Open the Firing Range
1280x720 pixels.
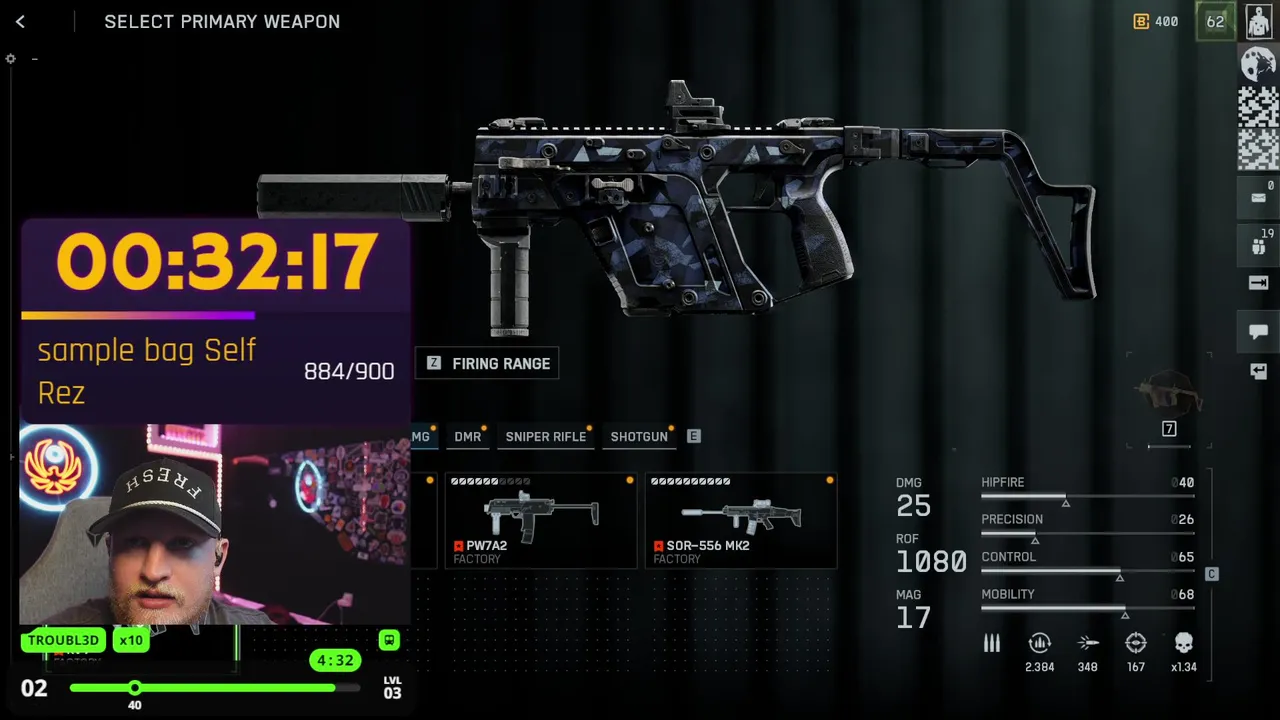[x=488, y=364]
